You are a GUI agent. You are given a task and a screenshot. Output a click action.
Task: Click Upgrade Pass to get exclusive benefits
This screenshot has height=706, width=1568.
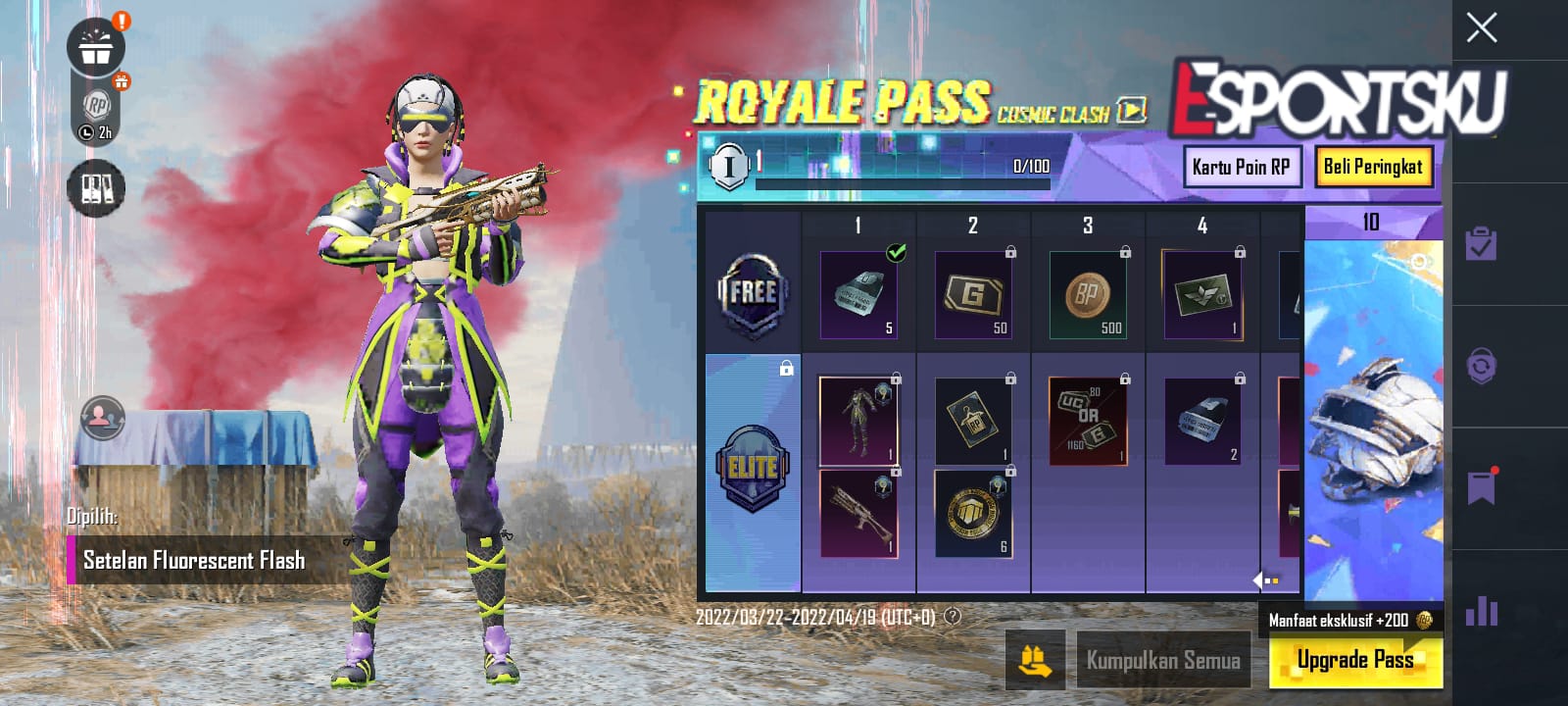1356,660
